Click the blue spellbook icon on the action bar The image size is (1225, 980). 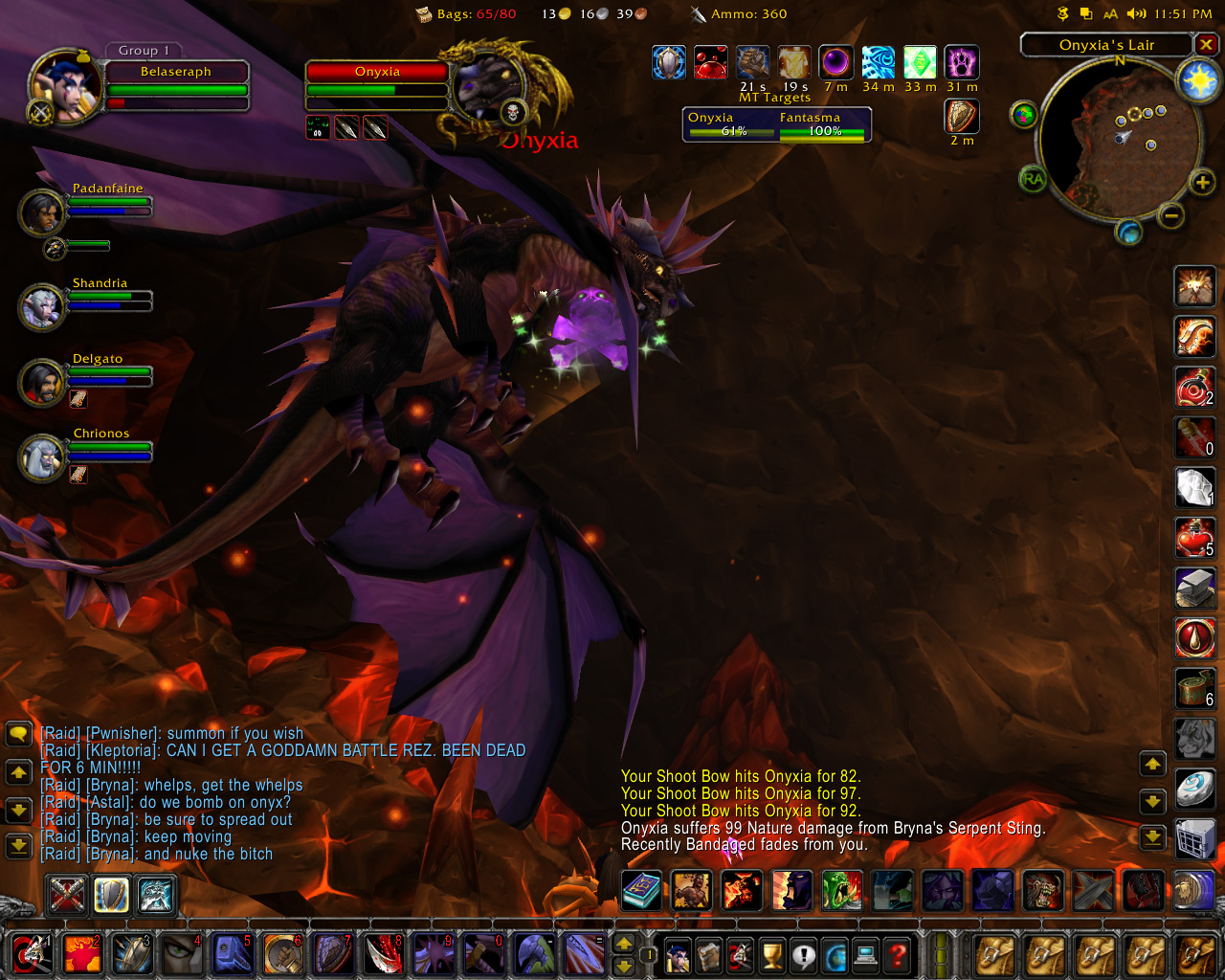[x=641, y=891]
